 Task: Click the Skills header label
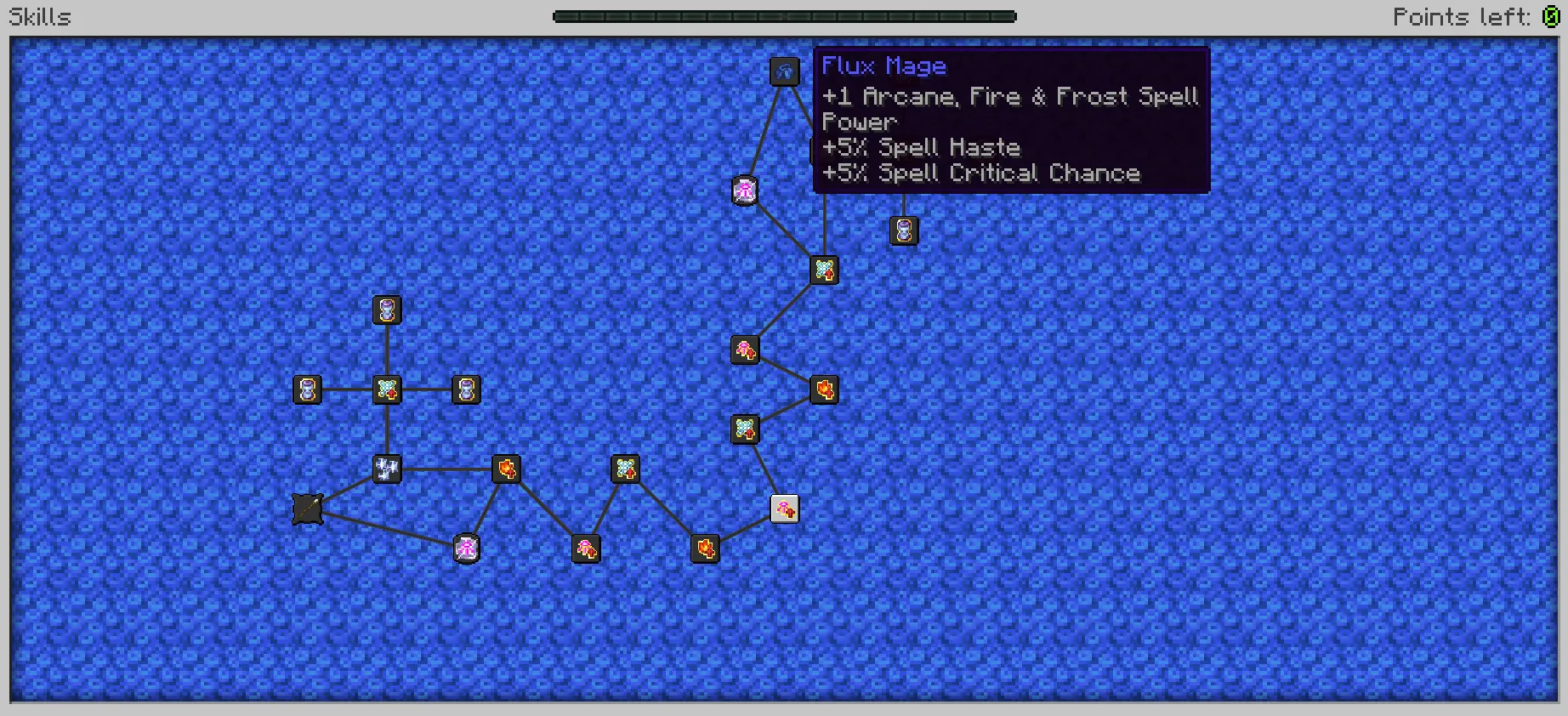tap(38, 16)
